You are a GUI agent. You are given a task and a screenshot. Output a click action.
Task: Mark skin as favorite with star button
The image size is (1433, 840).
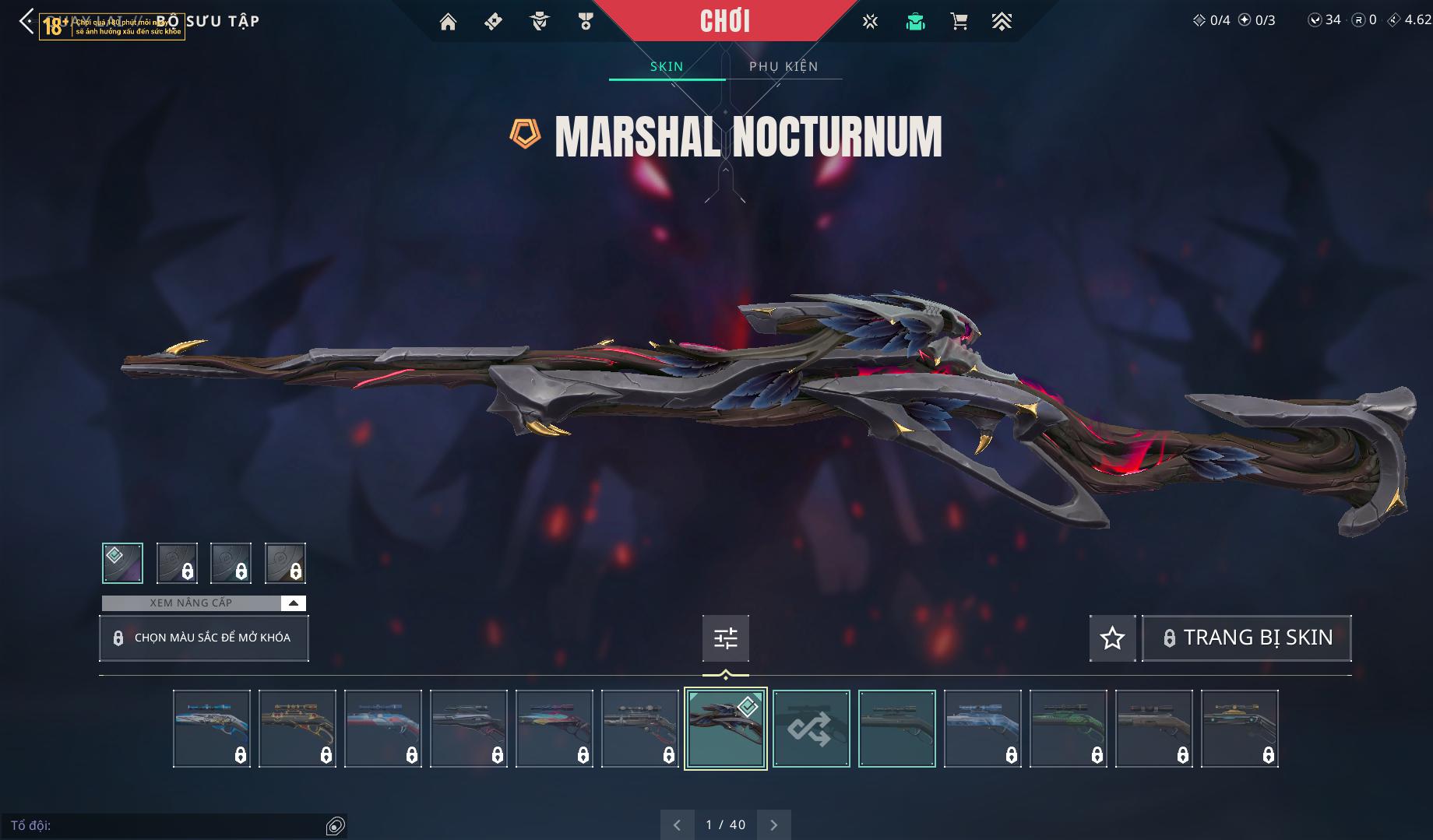tap(1112, 638)
